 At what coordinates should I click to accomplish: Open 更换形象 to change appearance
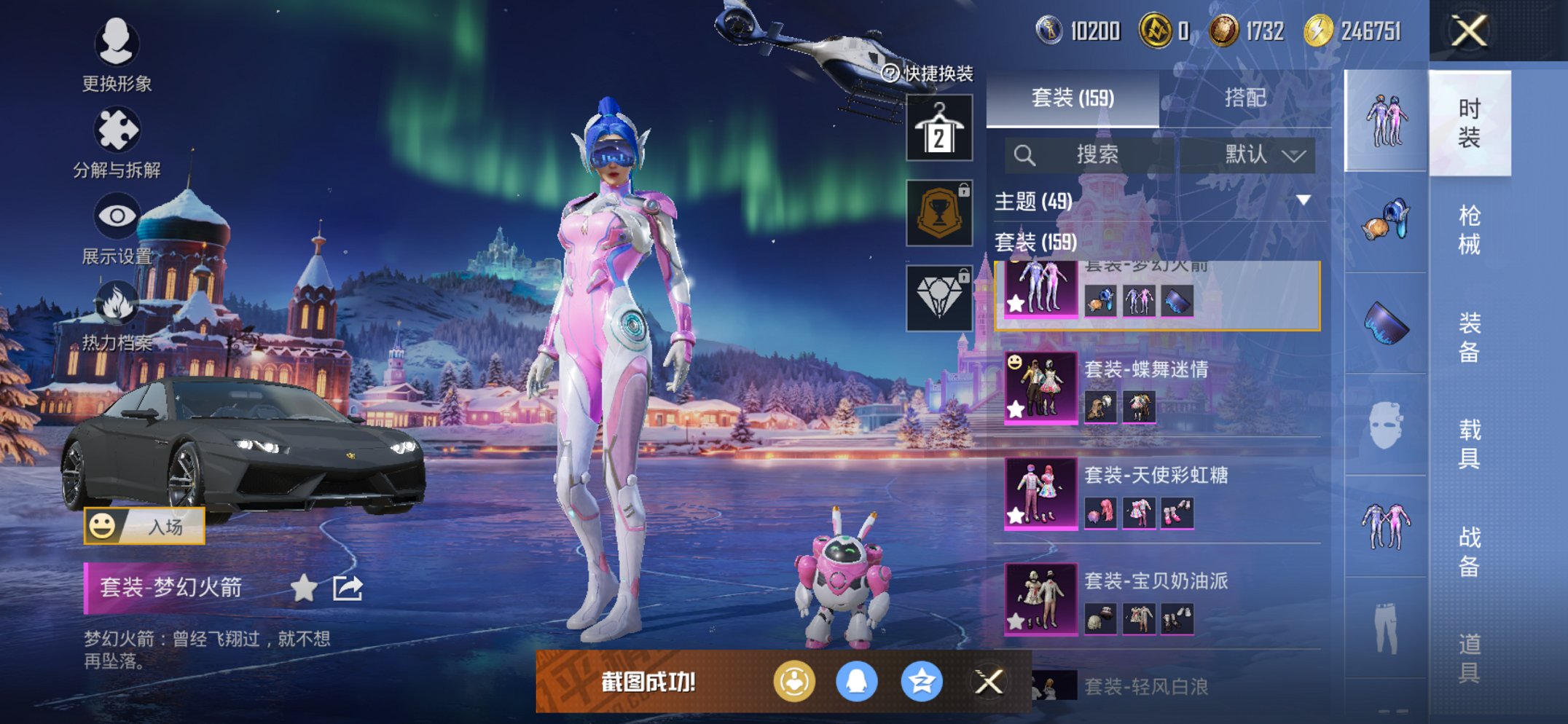(117, 44)
